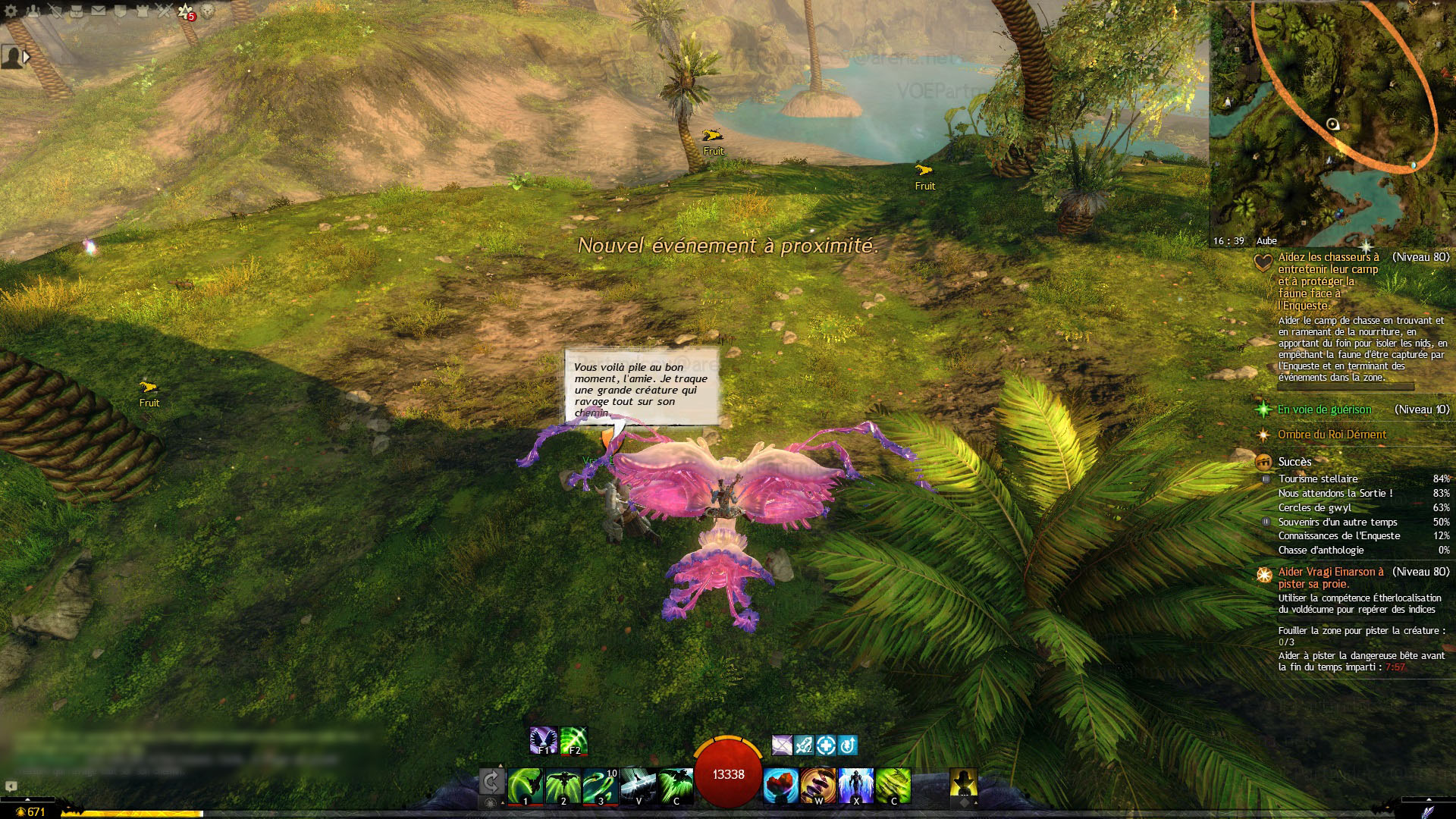
Task: Open the gear-shaped game menu
Action: coord(11,11)
